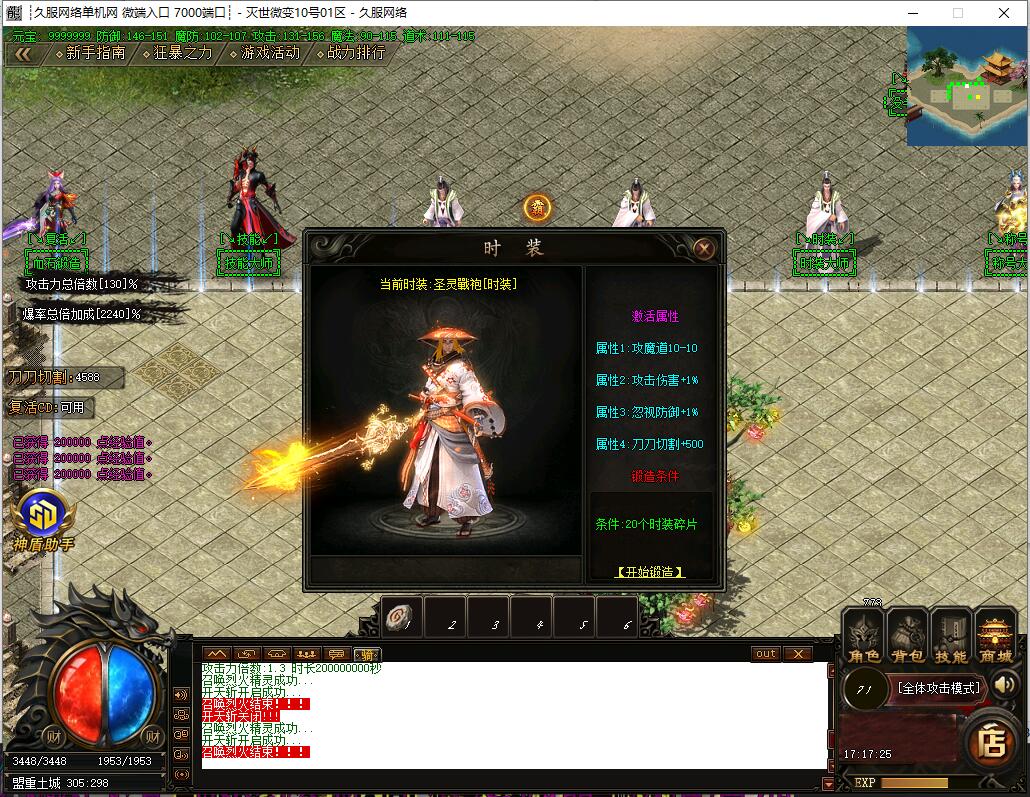1030x797 pixels.
Task: Open the 战力排行 power ranking menu
Action: [349, 53]
